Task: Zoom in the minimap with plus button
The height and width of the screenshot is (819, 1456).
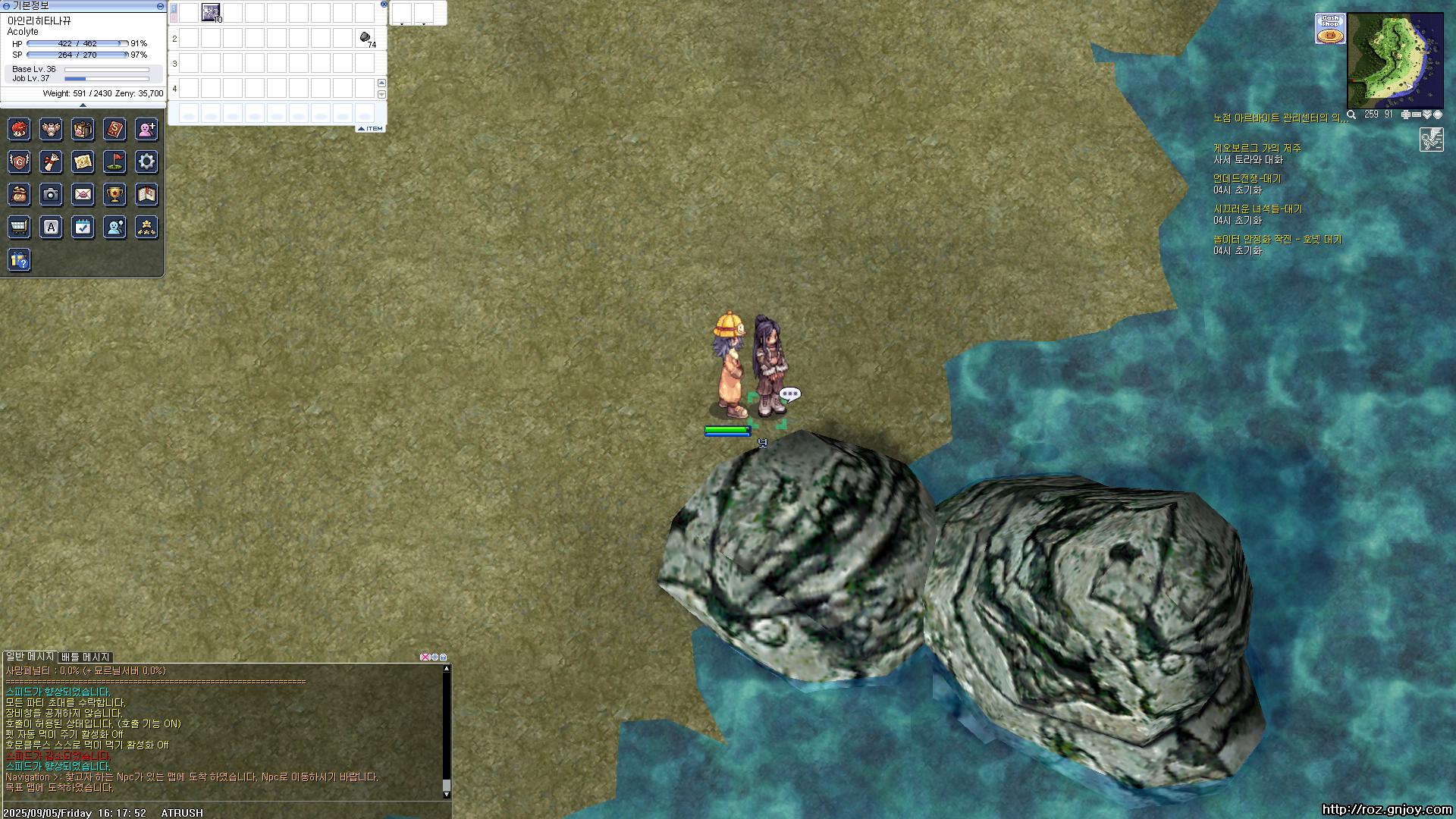Action: [x=1405, y=115]
